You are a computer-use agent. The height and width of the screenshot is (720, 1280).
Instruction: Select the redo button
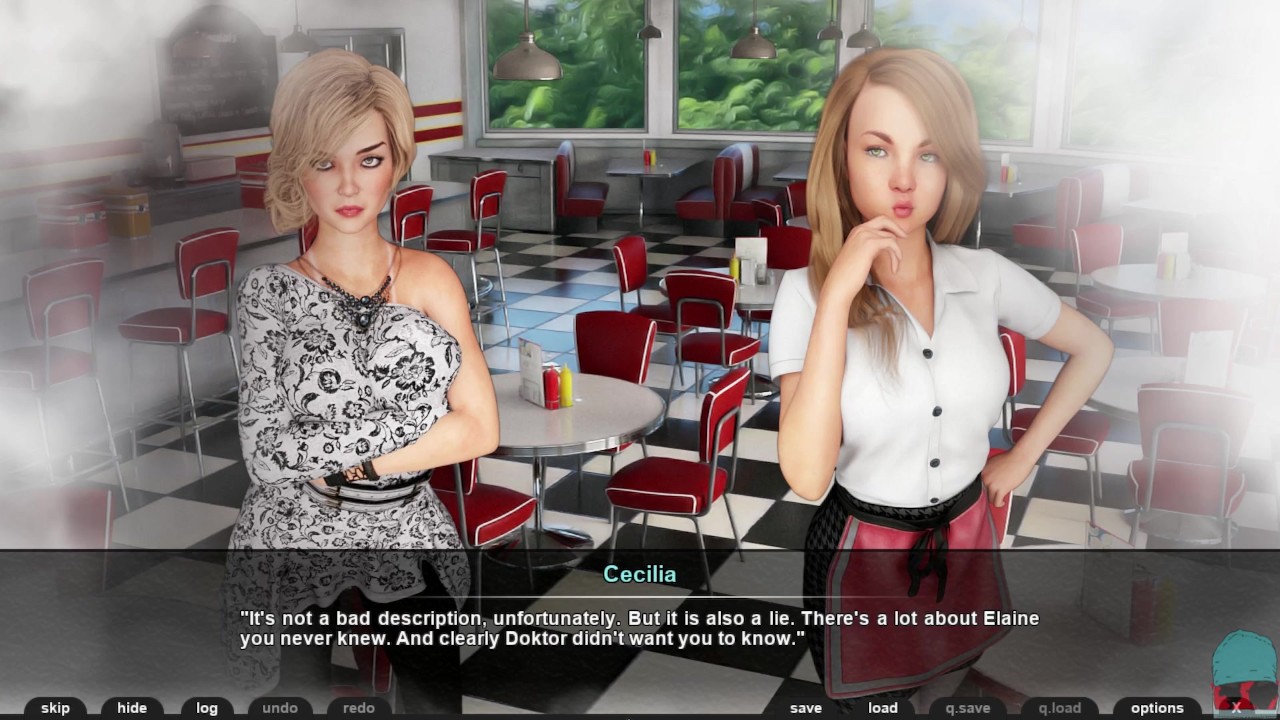358,708
